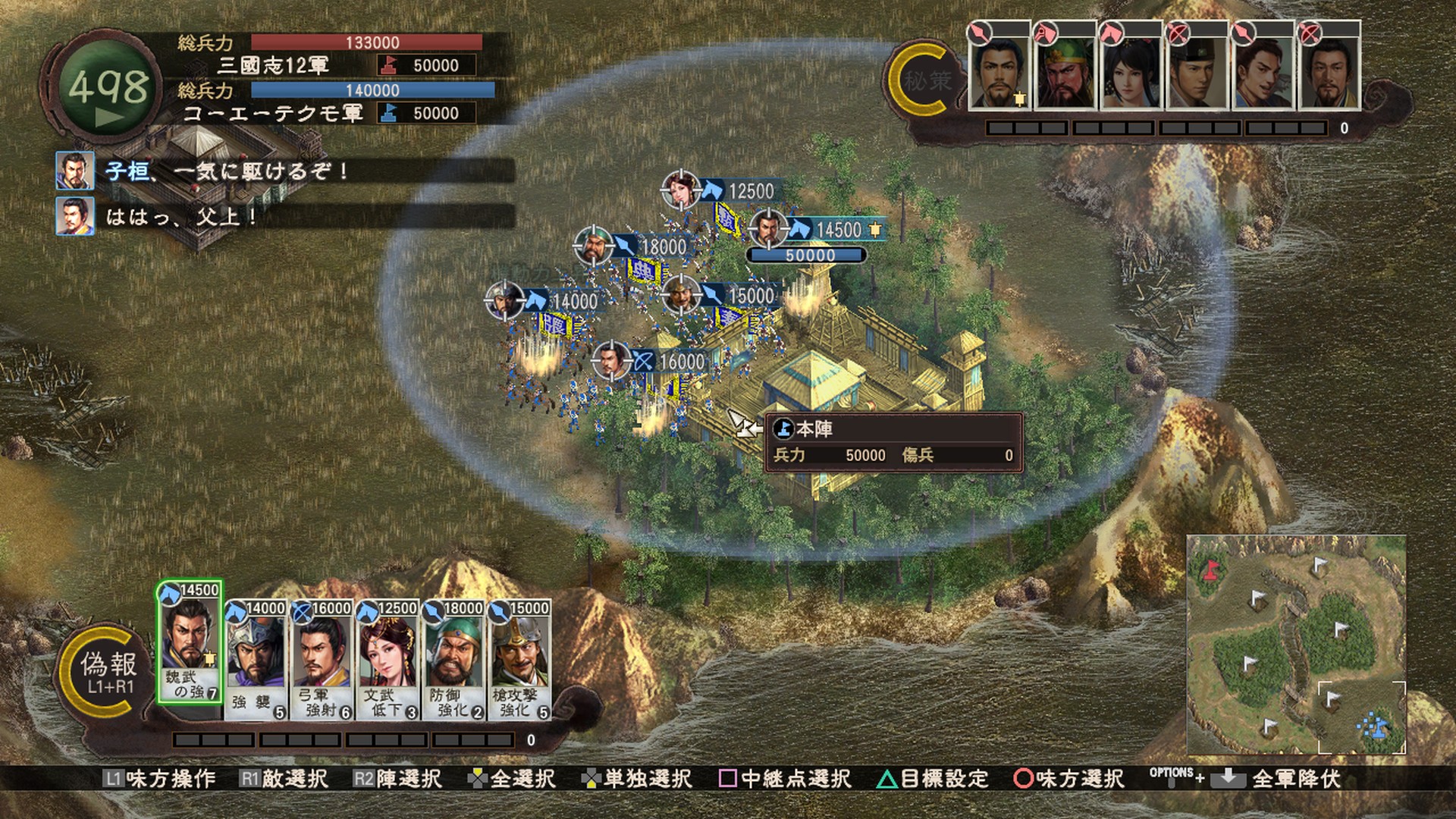Click the red flag marker on minimap
Screen dimensions: 1456x819
click(x=1211, y=569)
